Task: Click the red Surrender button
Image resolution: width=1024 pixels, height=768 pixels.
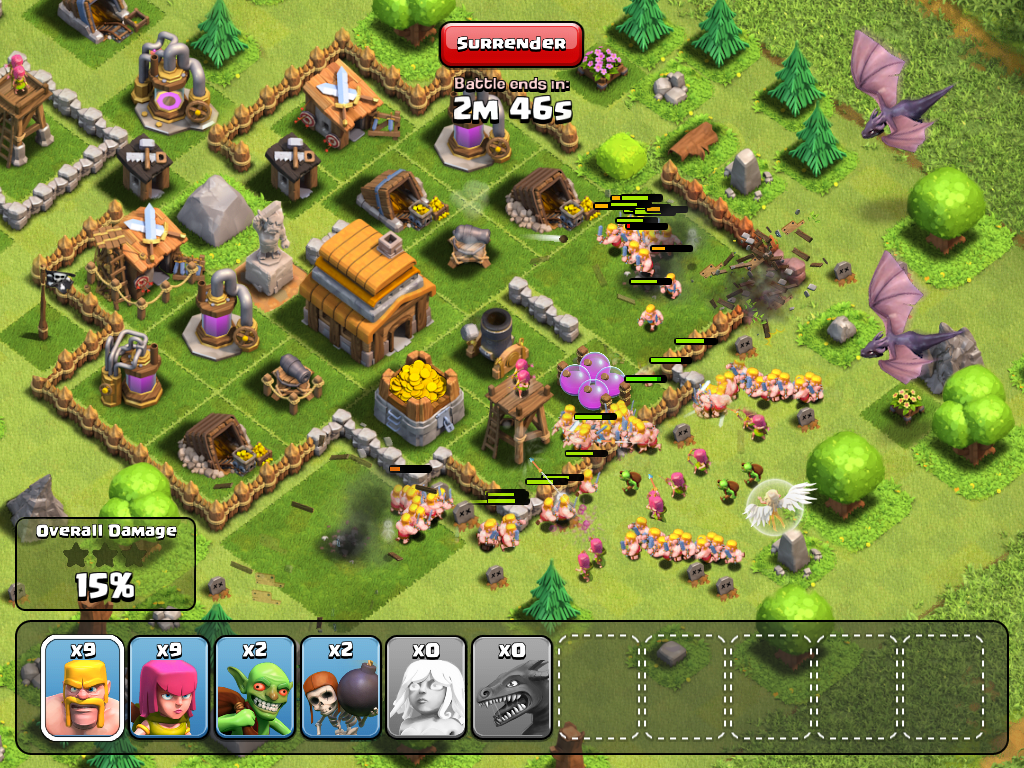Action: point(510,44)
